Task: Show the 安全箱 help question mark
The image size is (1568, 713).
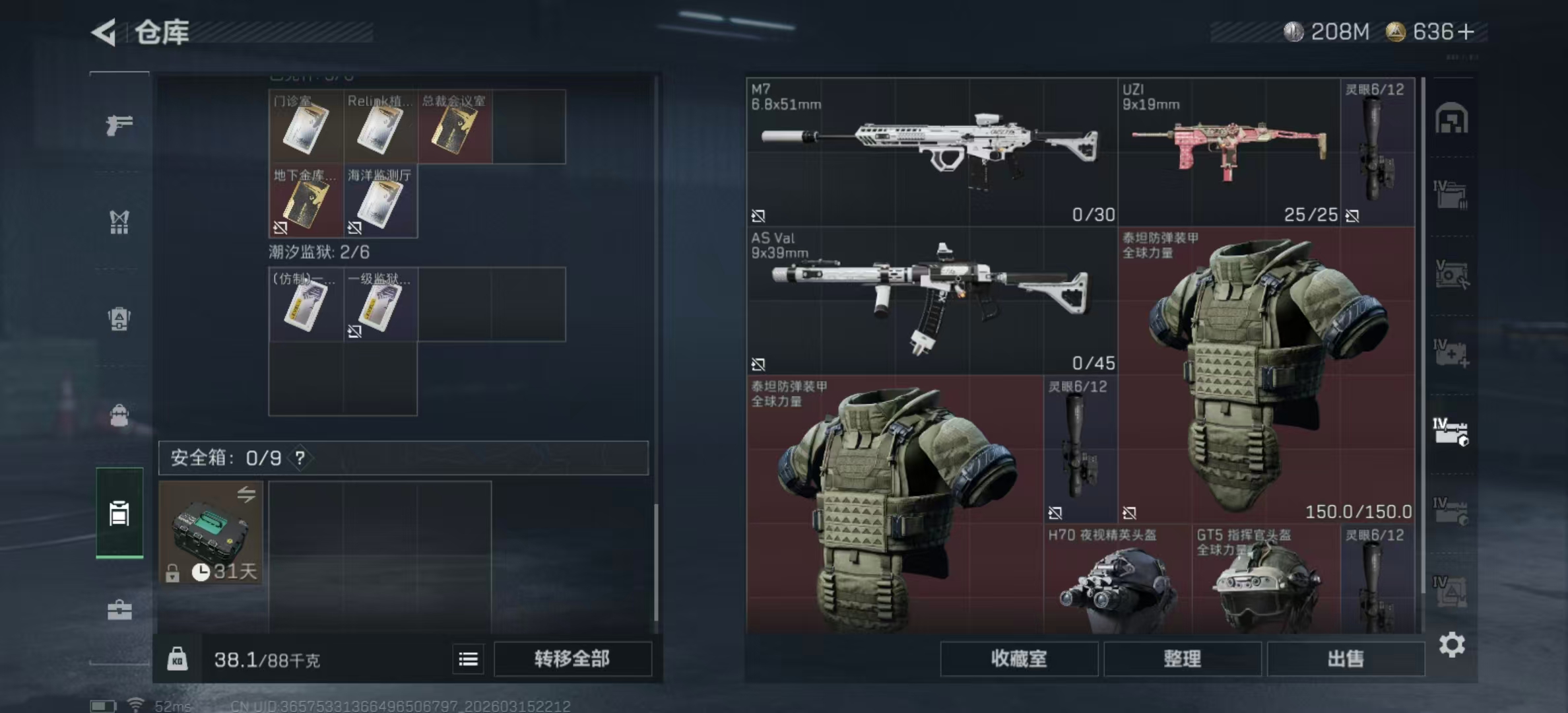Action: tap(300, 458)
